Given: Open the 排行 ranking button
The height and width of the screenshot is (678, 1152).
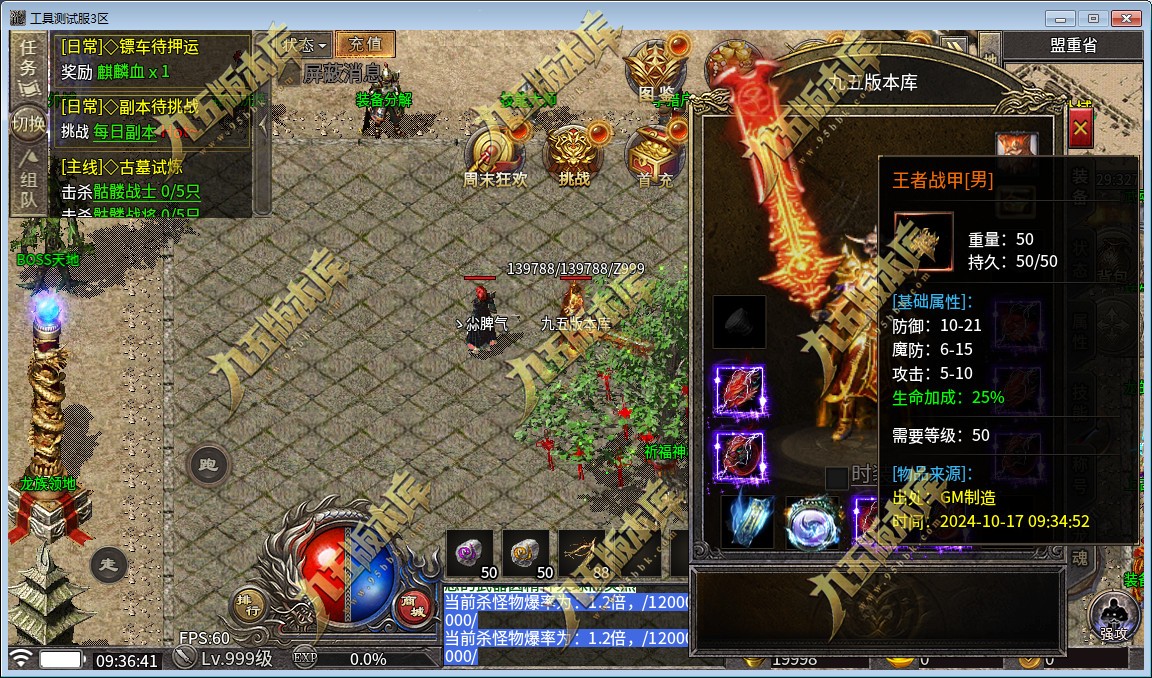Looking at the screenshot, I should click(x=248, y=602).
